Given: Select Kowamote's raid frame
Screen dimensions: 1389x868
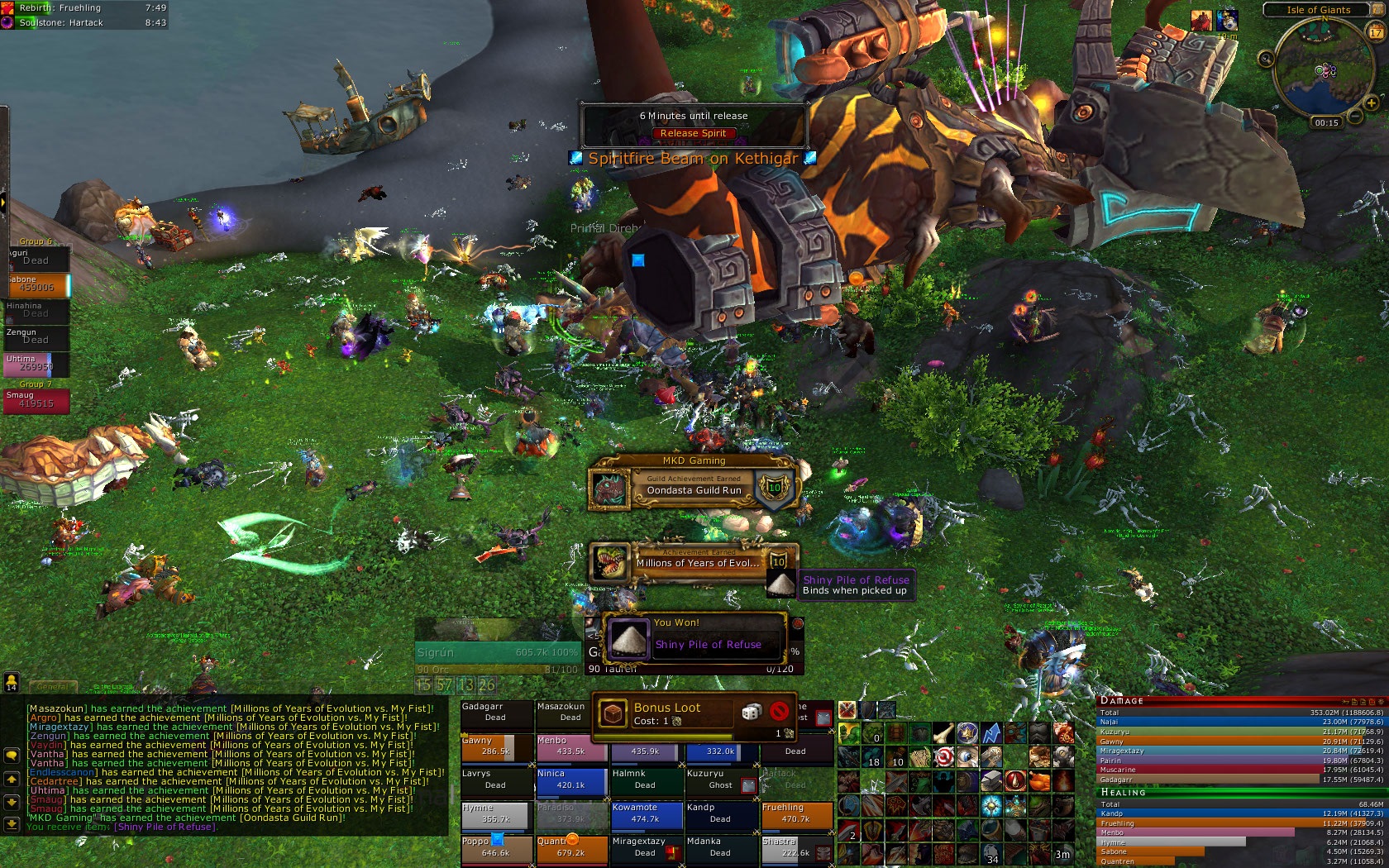Looking at the screenshot, I should (647, 814).
